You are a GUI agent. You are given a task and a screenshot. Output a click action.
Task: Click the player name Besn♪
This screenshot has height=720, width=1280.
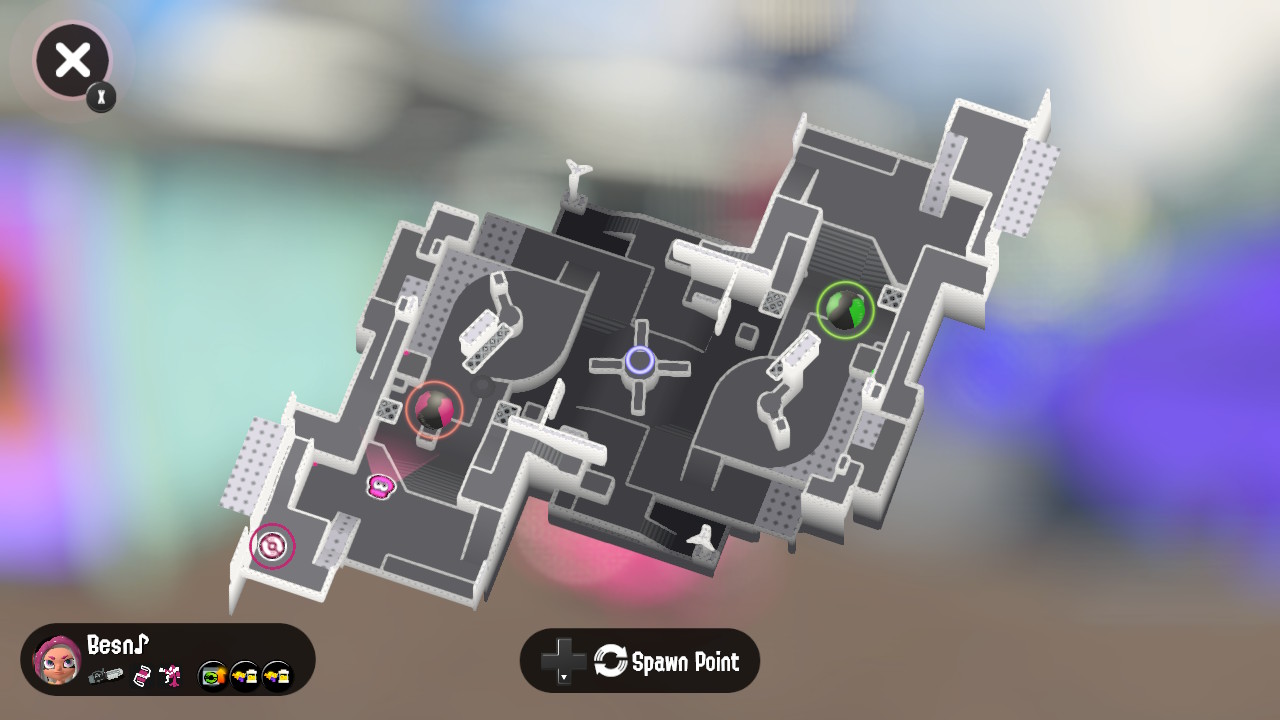(116, 645)
